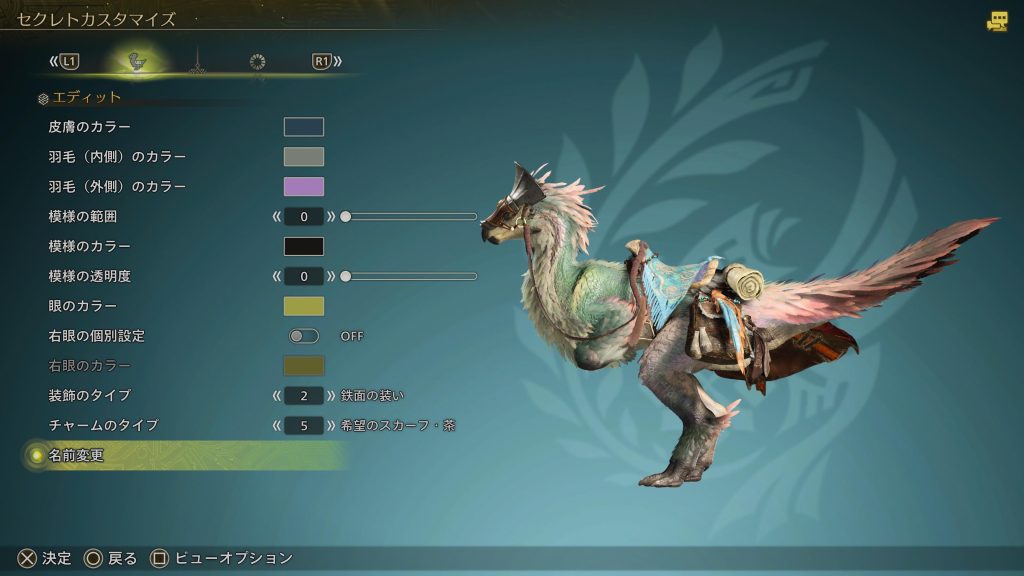Open the 皮膚のカラー skin color swatch

click(x=303, y=127)
